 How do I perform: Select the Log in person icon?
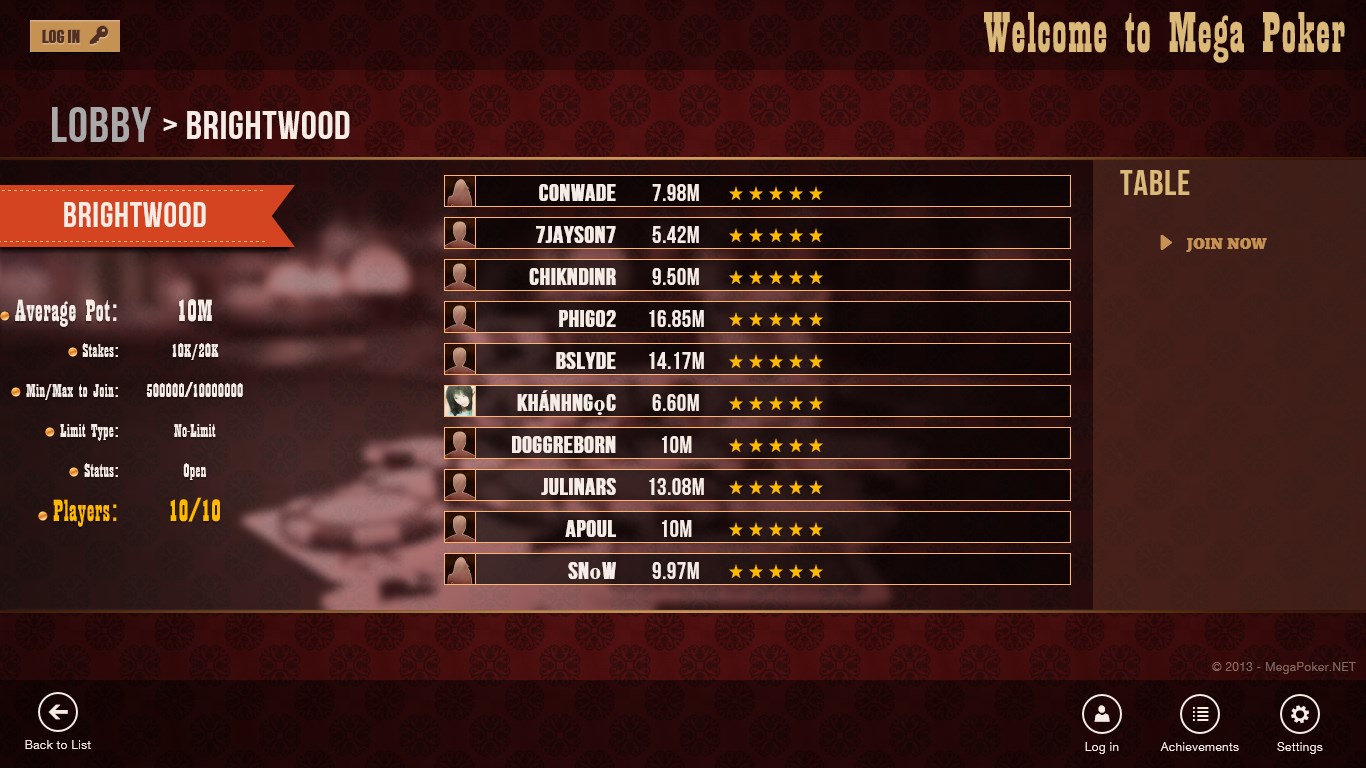tap(1101, 714)
